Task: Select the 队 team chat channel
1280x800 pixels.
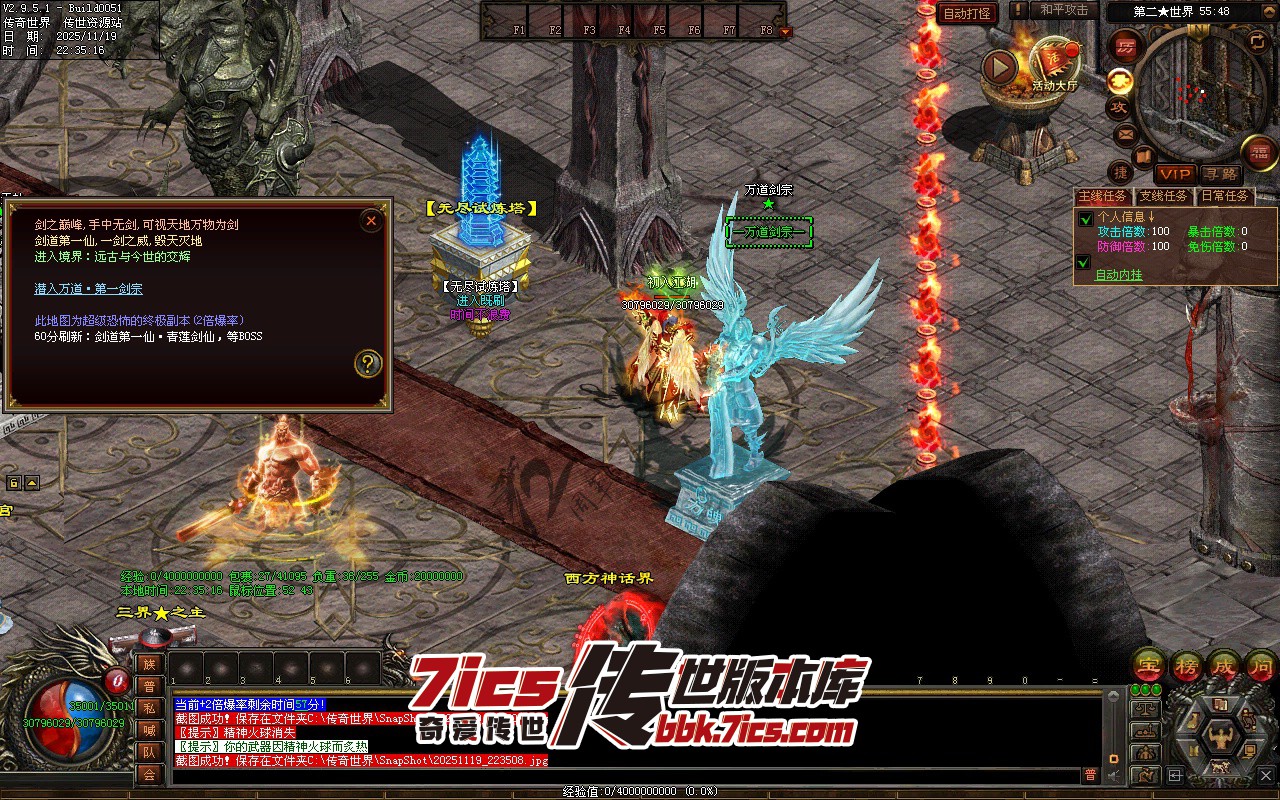Action: [149, 752]
